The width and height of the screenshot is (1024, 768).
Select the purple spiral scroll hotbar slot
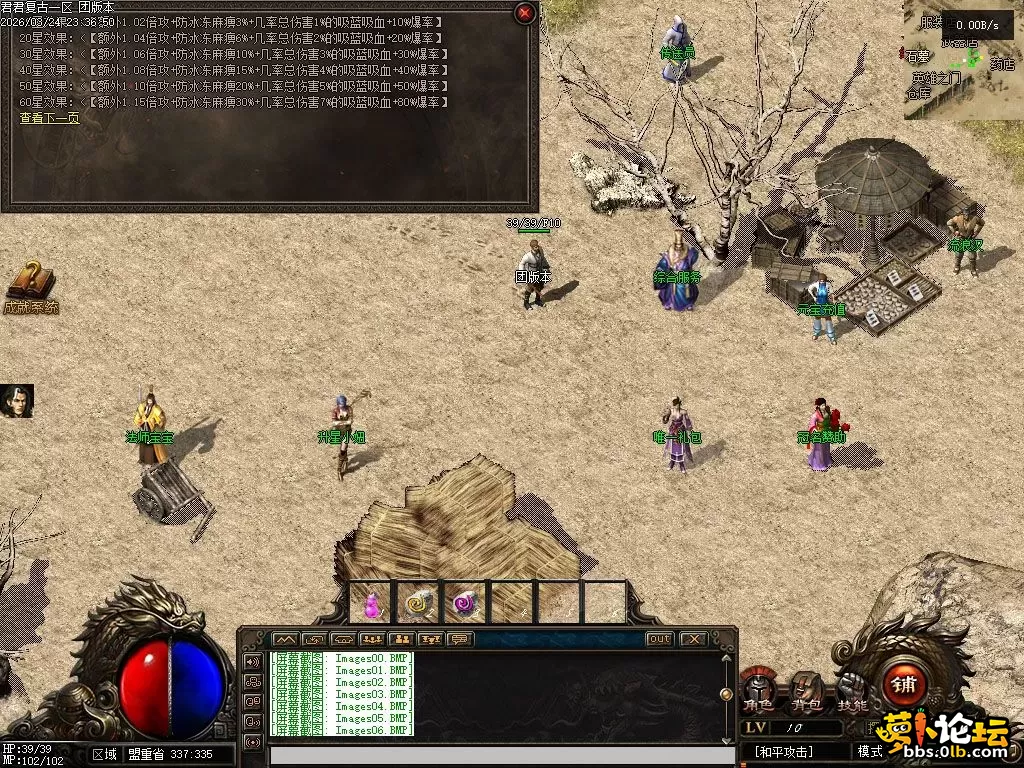[465, 604]
